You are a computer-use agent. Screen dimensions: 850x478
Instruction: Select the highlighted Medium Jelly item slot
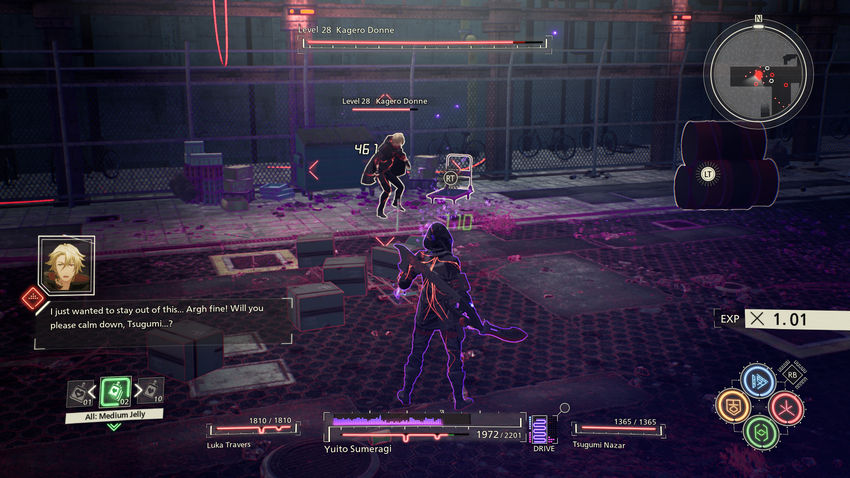click(x=115, y=391)
